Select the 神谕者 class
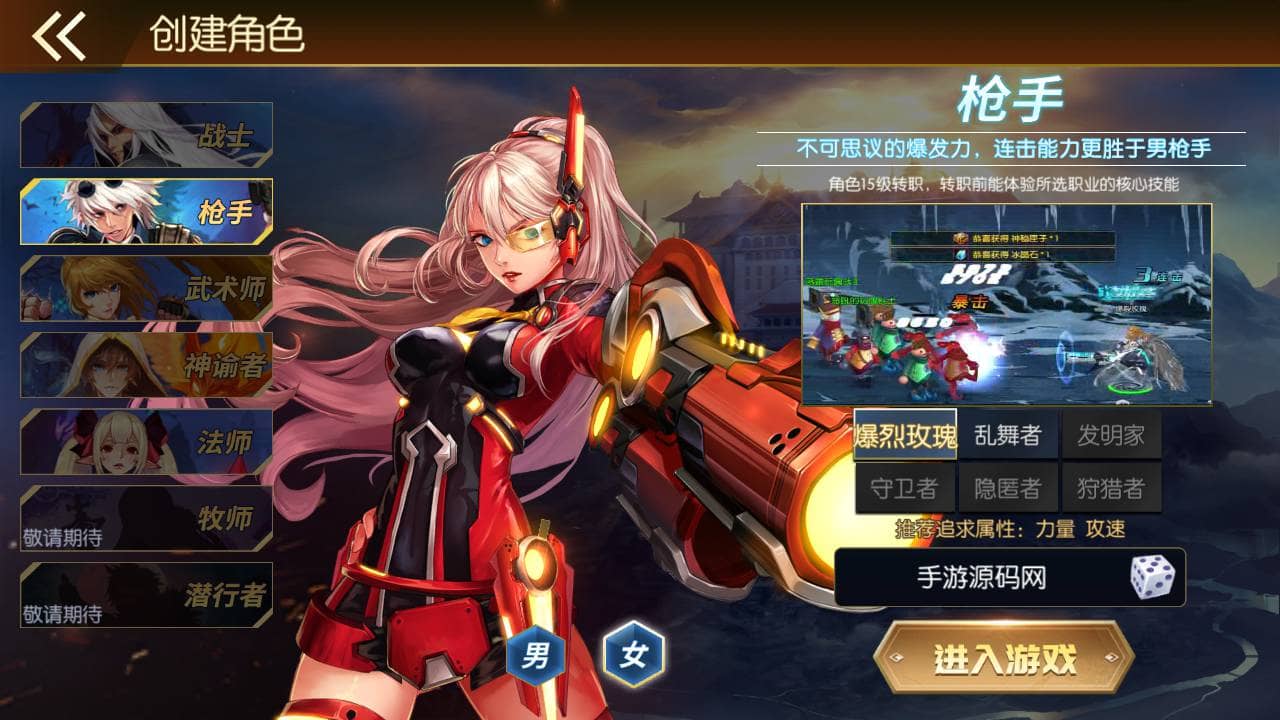This screenshot has height=720, width=1280. pyautogui.click(x=147, y=365)
